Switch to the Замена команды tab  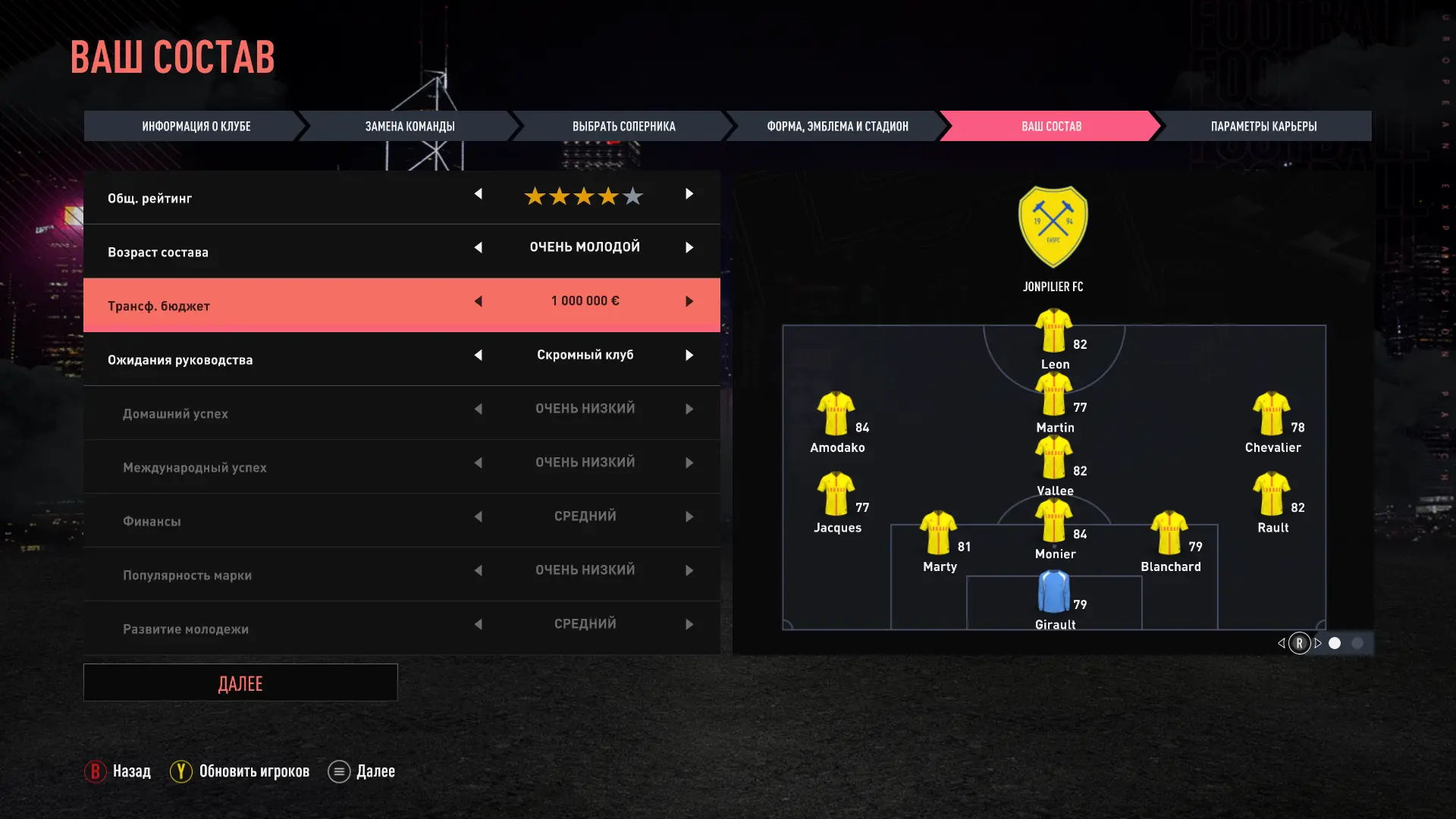(x=409, y=126)
